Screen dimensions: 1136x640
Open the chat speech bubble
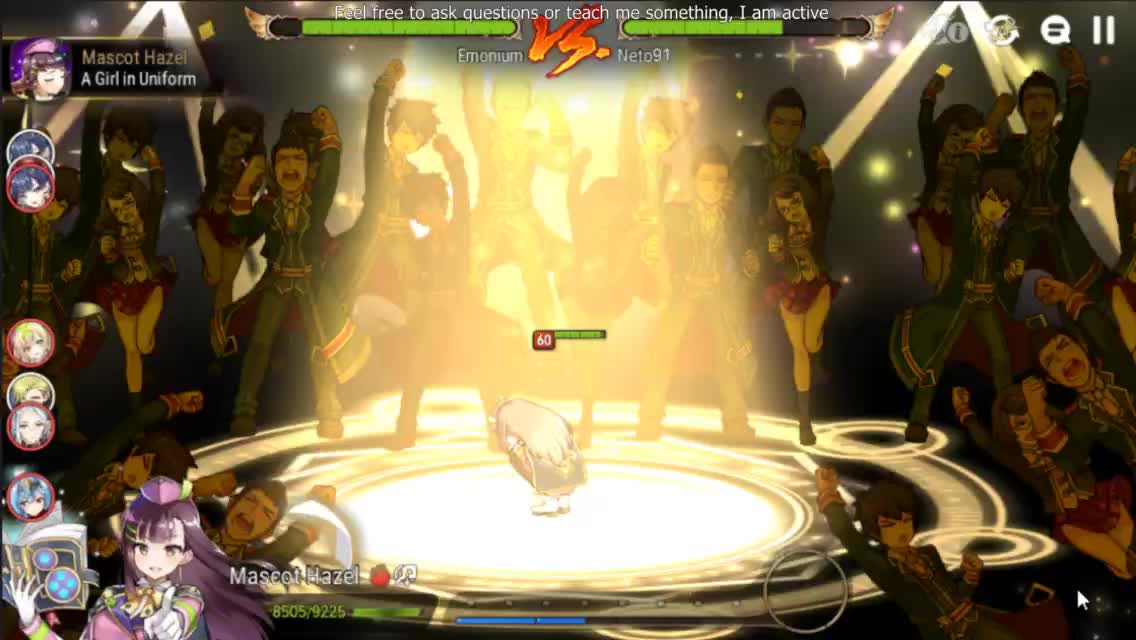click(x=1055, y=31)
